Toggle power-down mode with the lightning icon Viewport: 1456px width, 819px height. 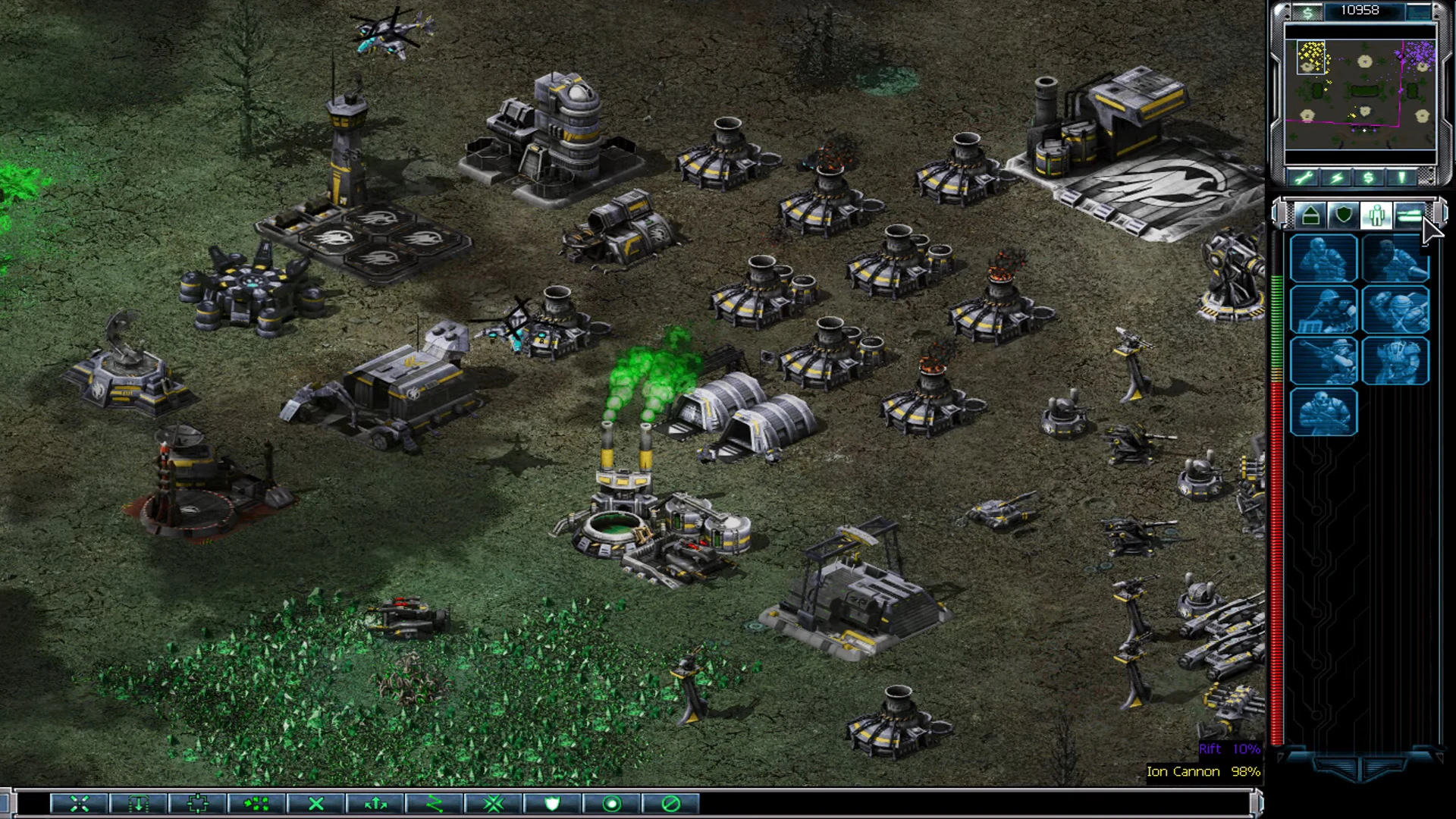(x=1335, y=177)
